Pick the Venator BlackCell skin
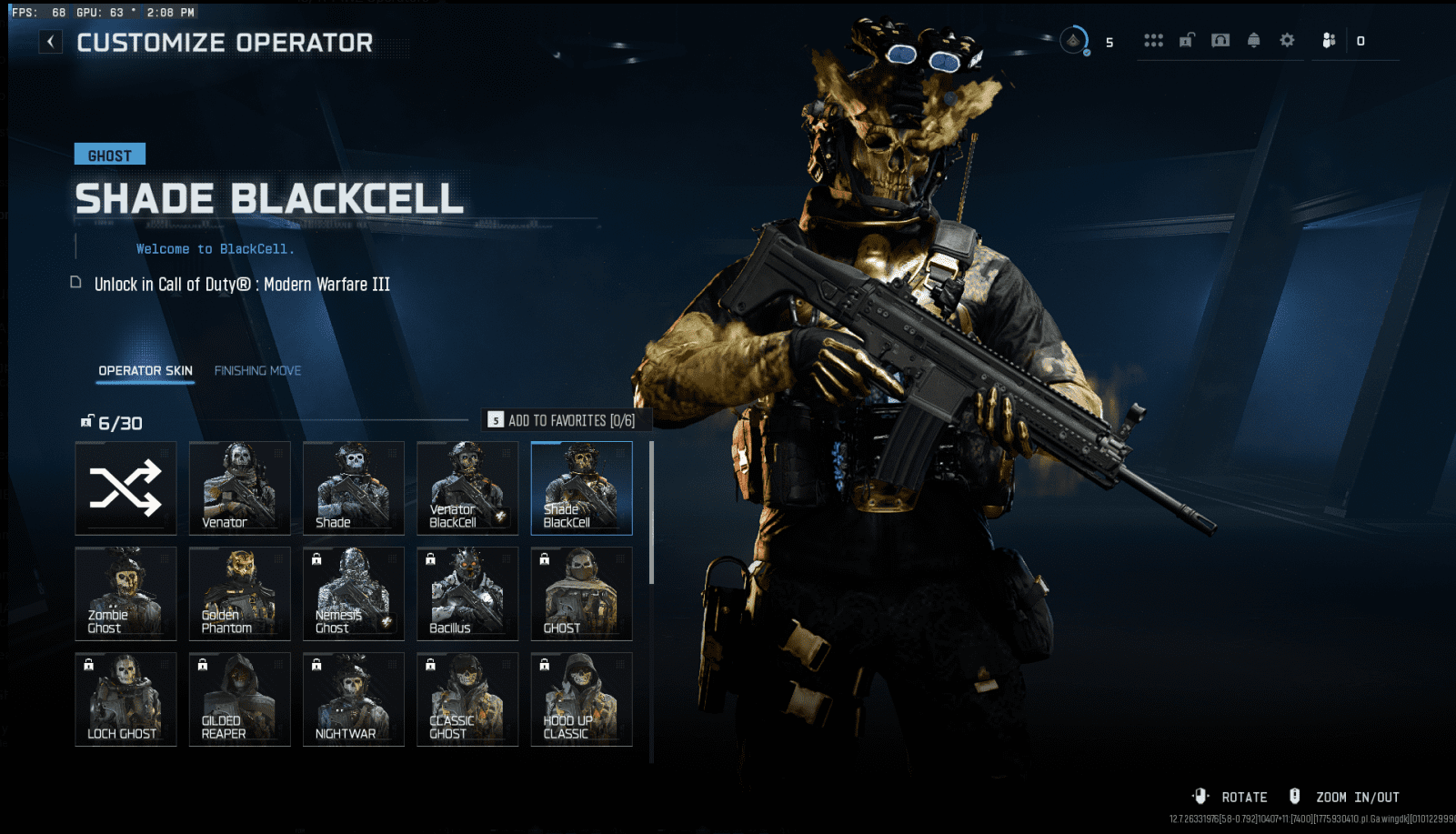The height and width of the screenshot is (834, 1456). tap(467, 488)
